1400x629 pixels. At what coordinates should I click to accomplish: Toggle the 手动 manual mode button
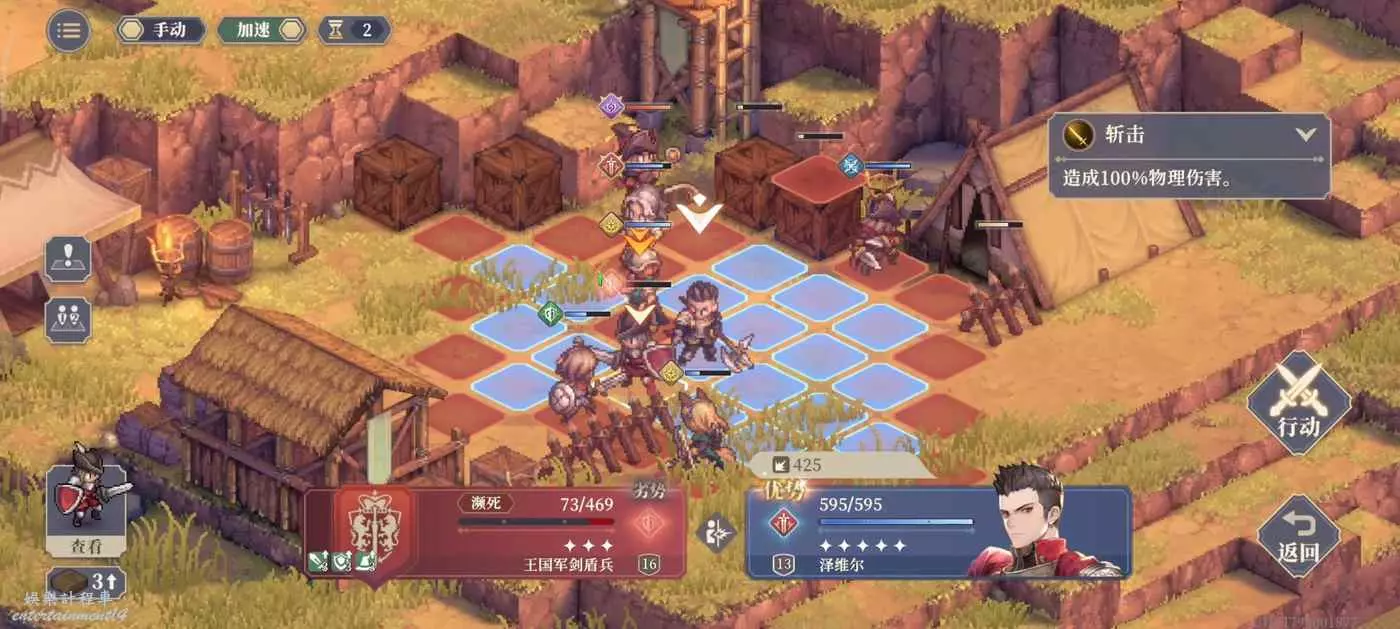click(162, 30)
